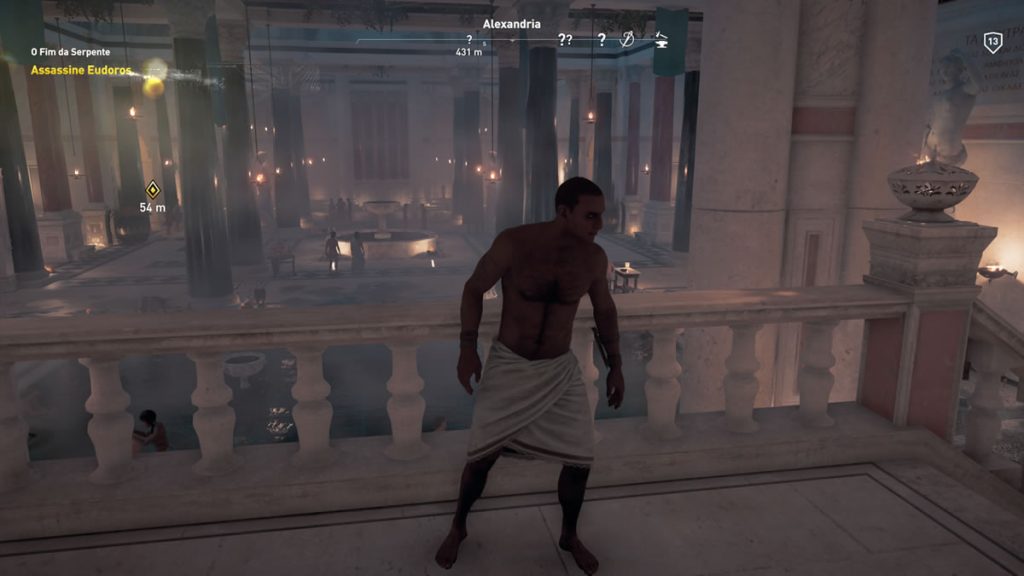
Task: Click the double question mark compass marker
Action: 565,40
